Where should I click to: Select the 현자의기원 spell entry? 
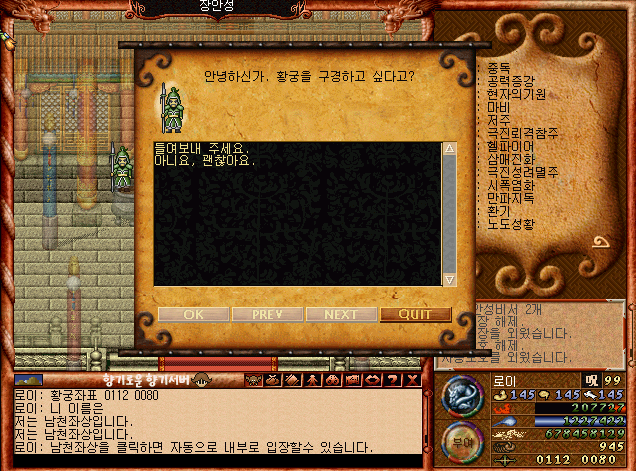[x=516, y=95]
